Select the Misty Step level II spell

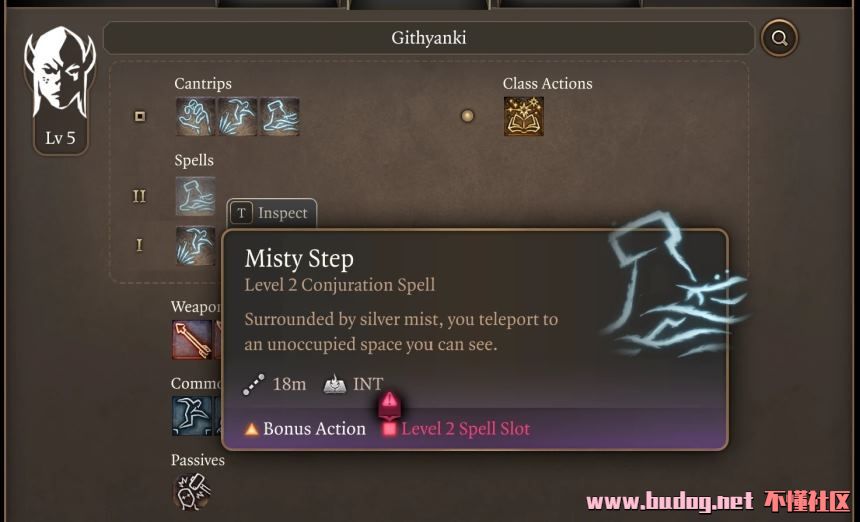pos(195,196)
